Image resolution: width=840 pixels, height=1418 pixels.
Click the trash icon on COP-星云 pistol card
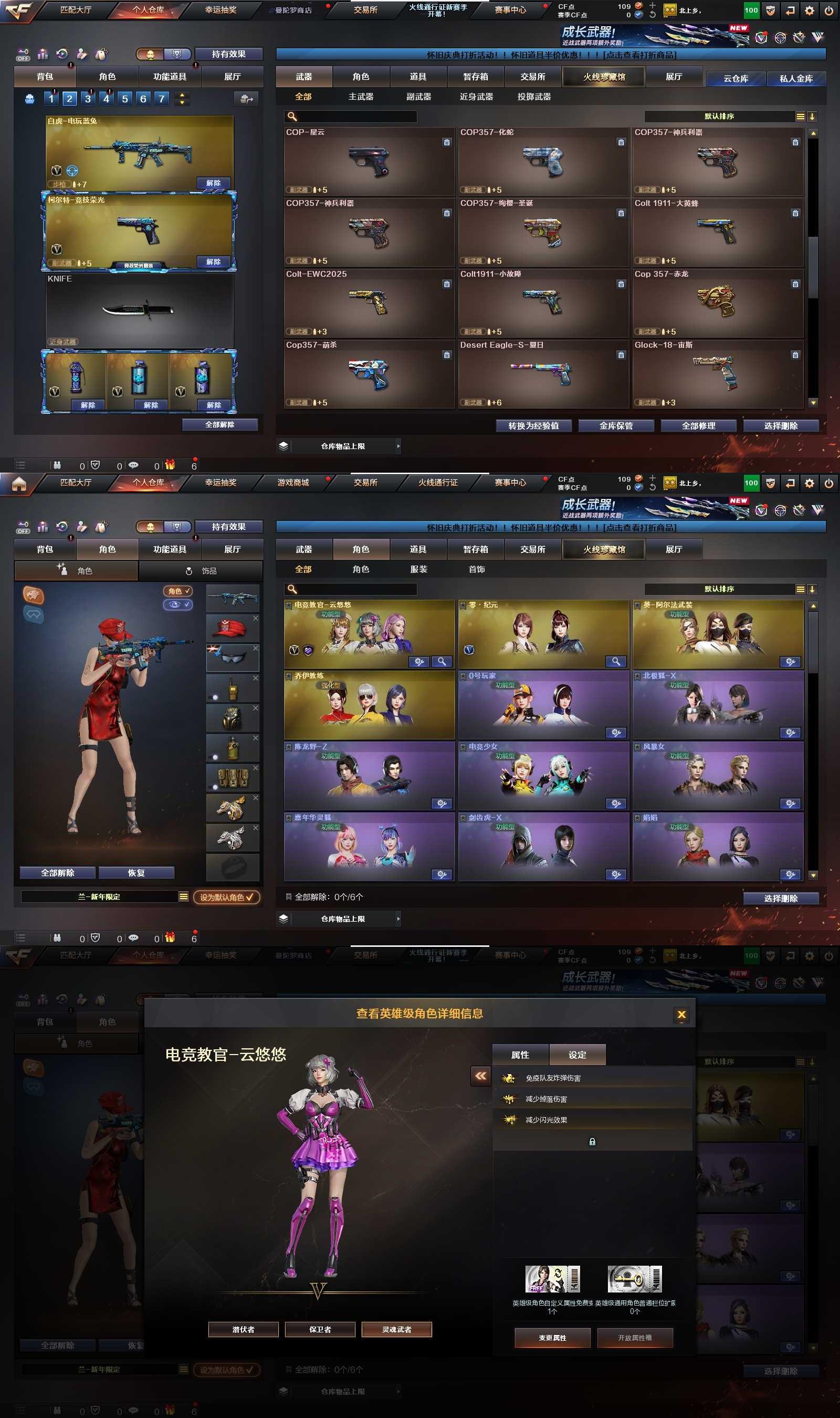tap(447, 143)
